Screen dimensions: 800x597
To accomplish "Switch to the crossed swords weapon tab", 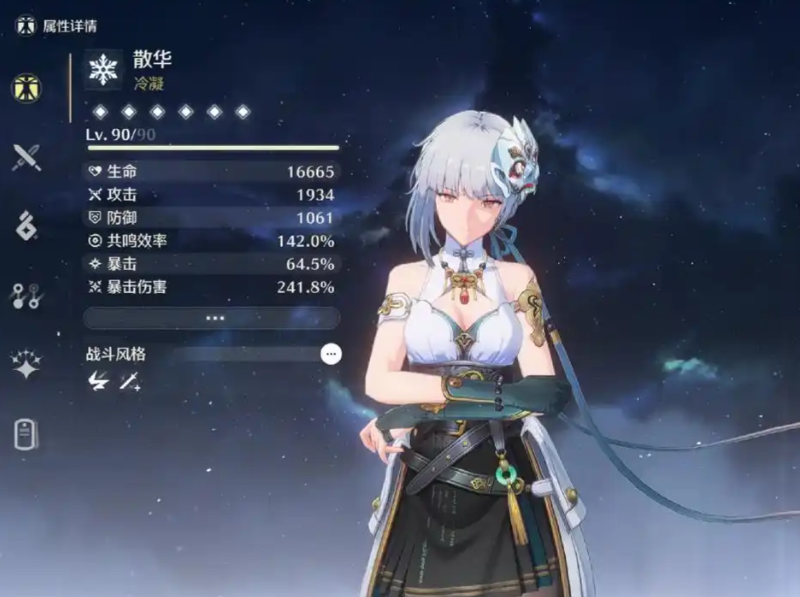I will 26,157.
